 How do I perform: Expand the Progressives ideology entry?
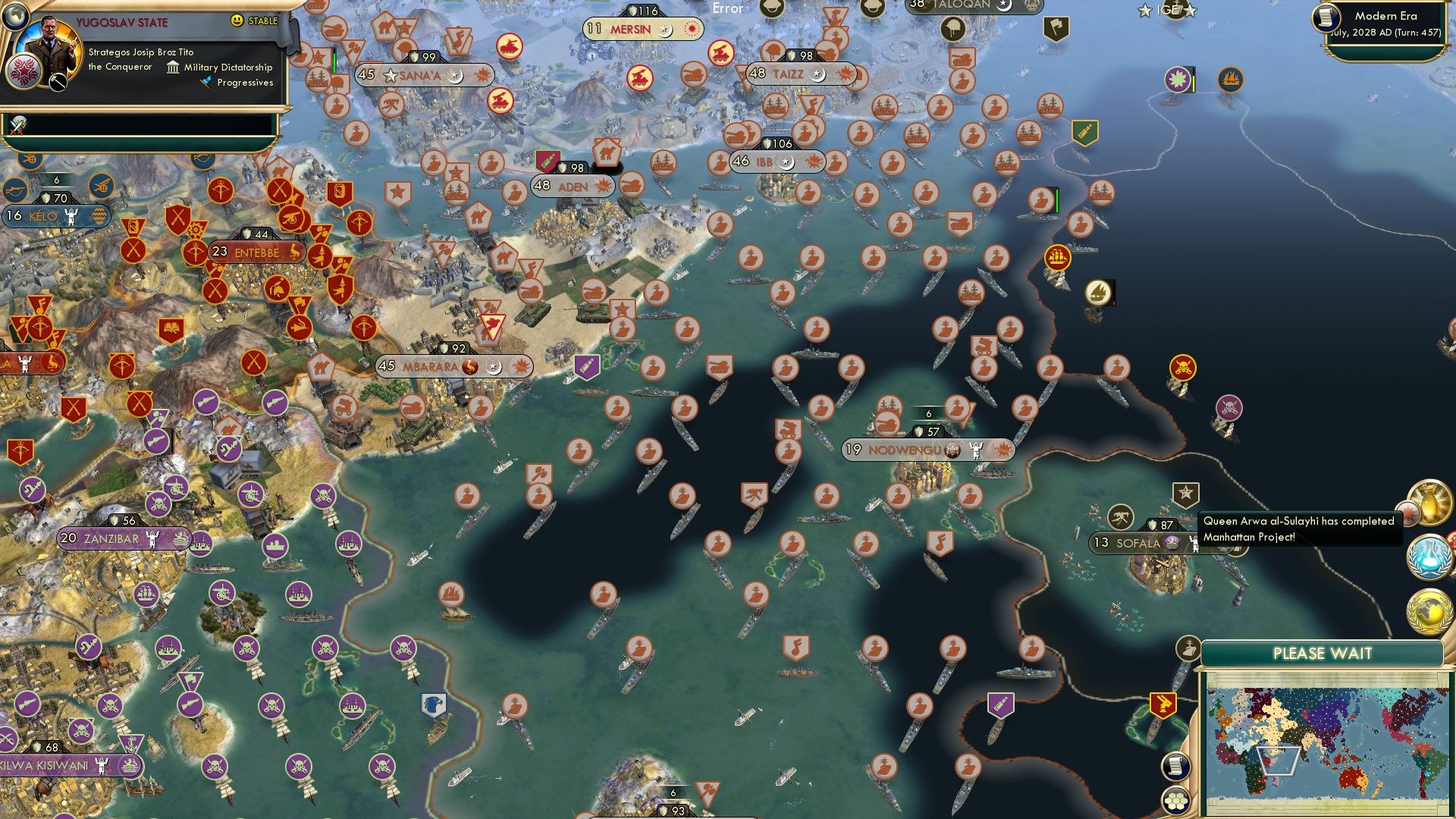(244, 83)
